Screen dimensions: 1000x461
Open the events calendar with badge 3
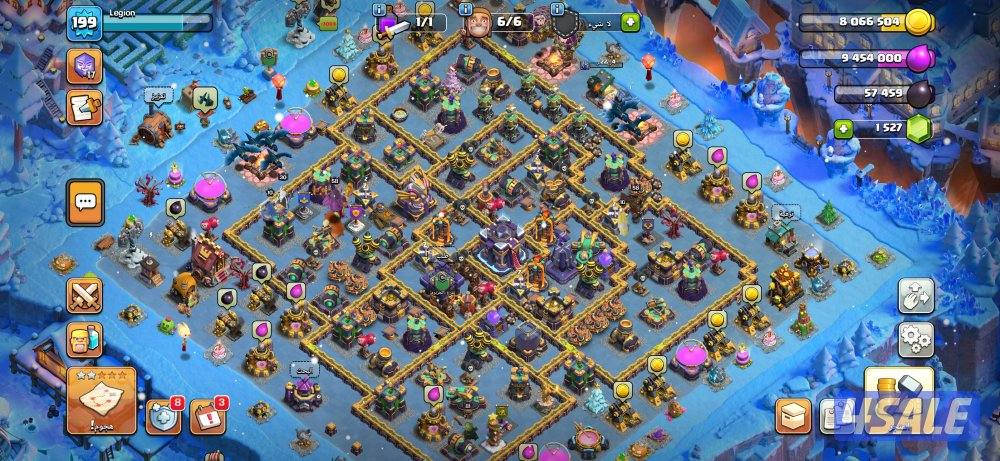pos(207,416)
